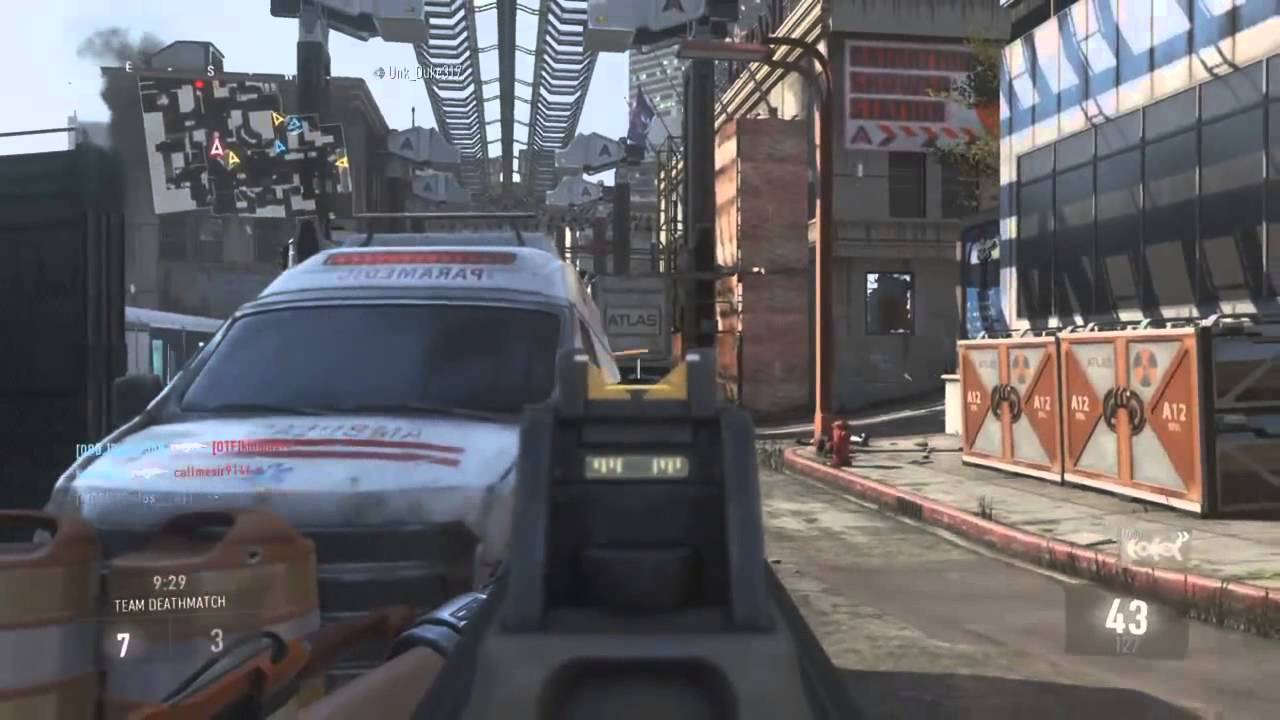Select the callmesir914 kill feed entry
This screenshot has width=1280, height=720.
(212, 471)
